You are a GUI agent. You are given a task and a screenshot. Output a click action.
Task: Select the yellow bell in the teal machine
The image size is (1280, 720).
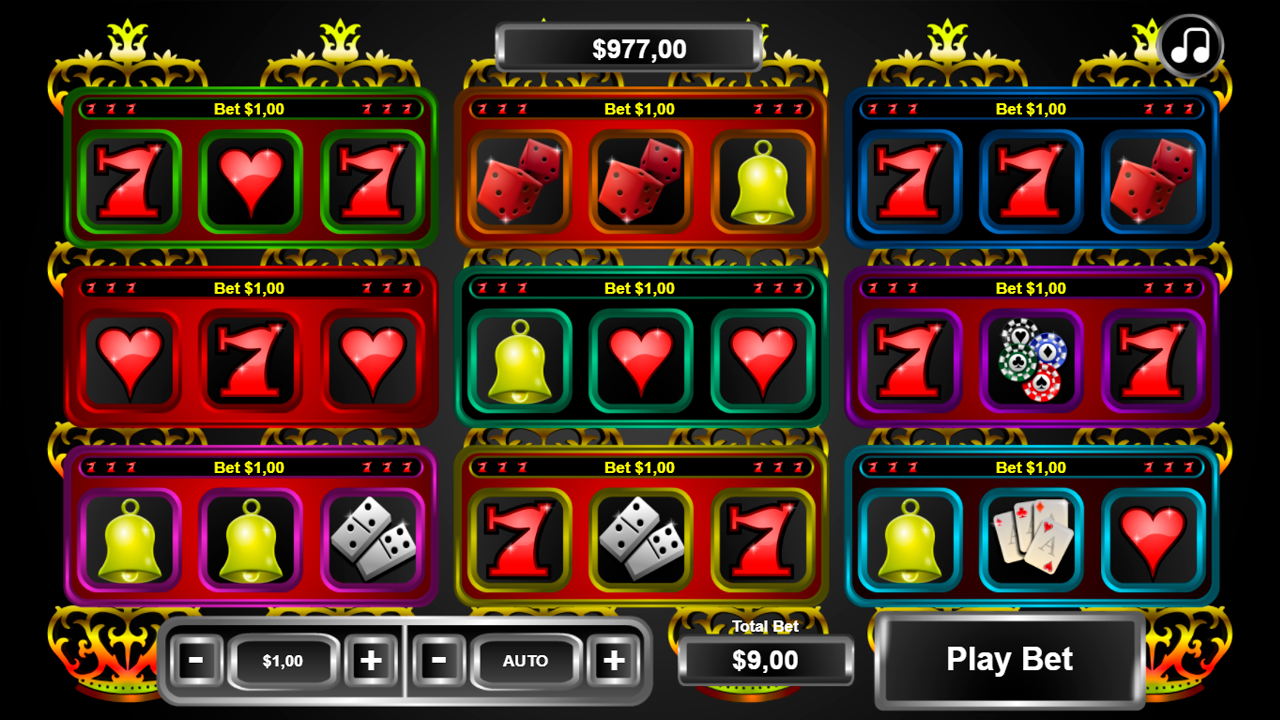(519, 363)
